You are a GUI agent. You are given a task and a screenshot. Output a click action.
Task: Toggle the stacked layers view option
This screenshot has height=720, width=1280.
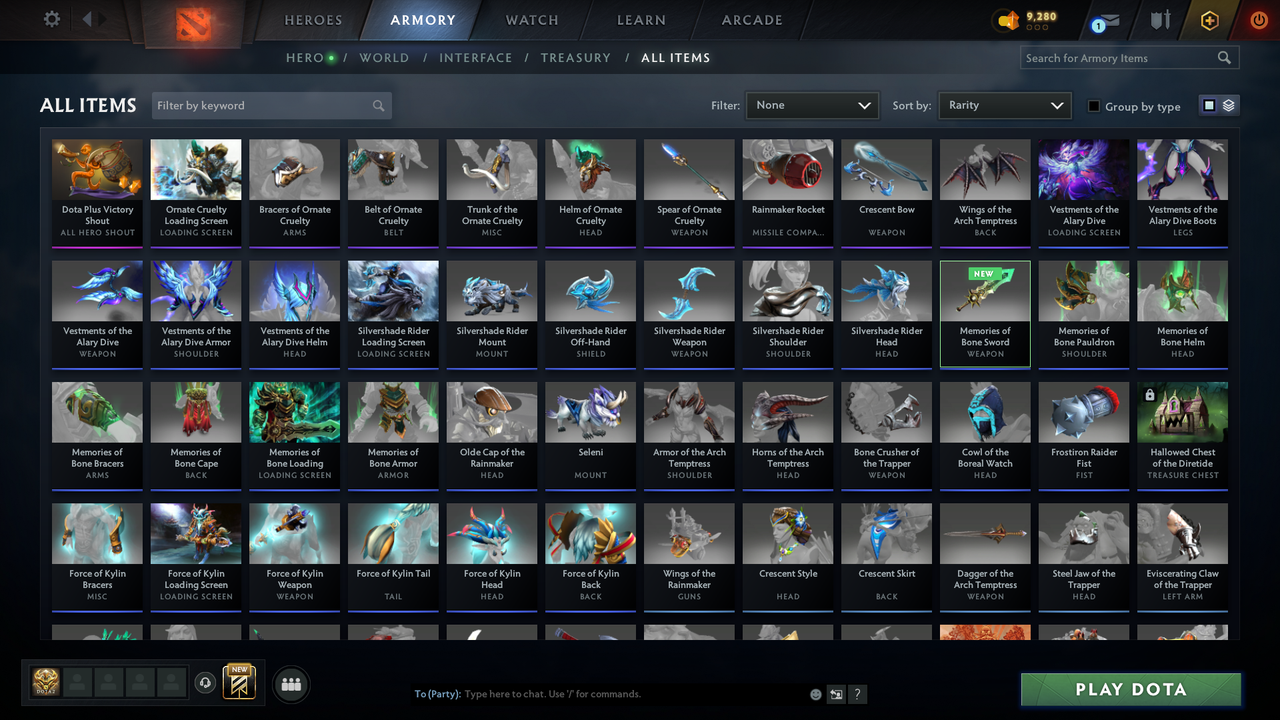(x=1228, y=104)
